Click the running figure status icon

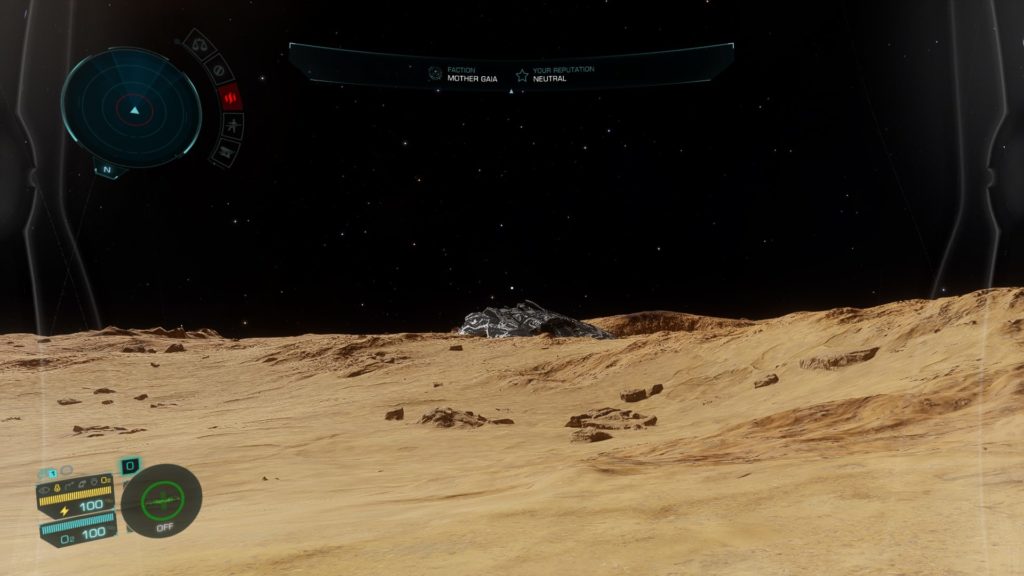[x=233, y=126]
